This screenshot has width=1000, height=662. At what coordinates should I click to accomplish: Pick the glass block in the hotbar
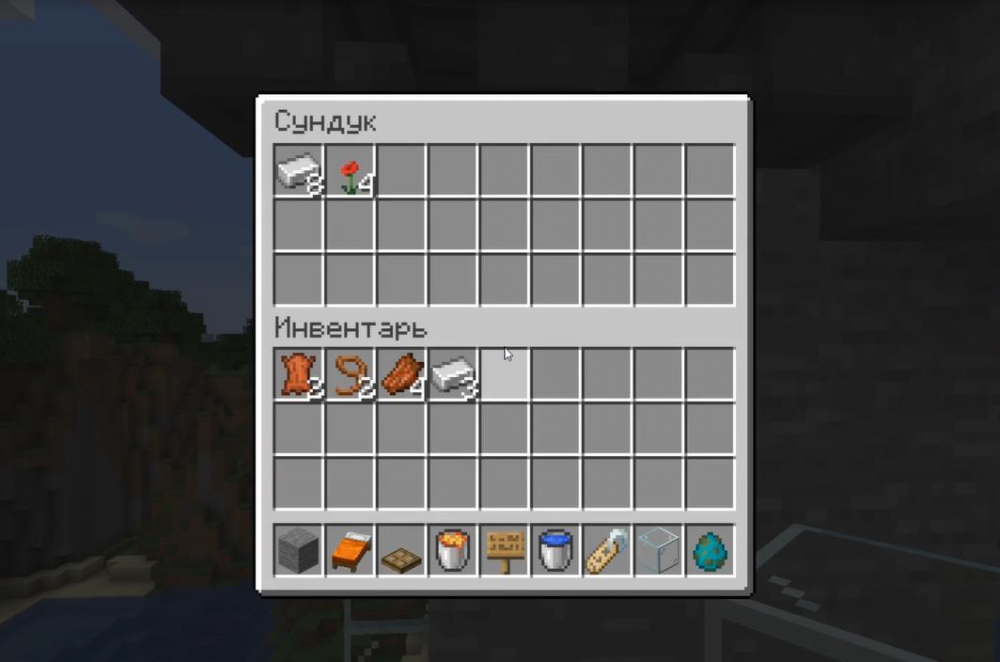pyautogui.click(x=659, y=550)
